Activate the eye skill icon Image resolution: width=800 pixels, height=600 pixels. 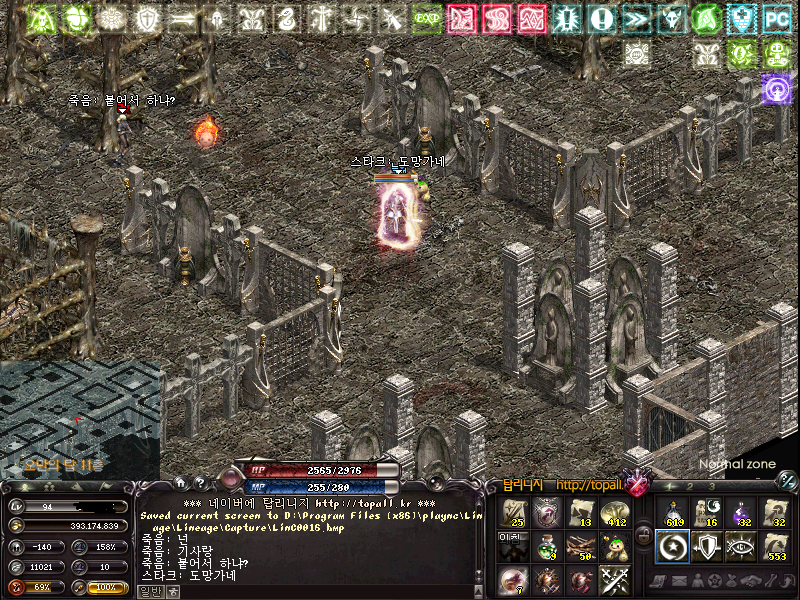point(740,546)
